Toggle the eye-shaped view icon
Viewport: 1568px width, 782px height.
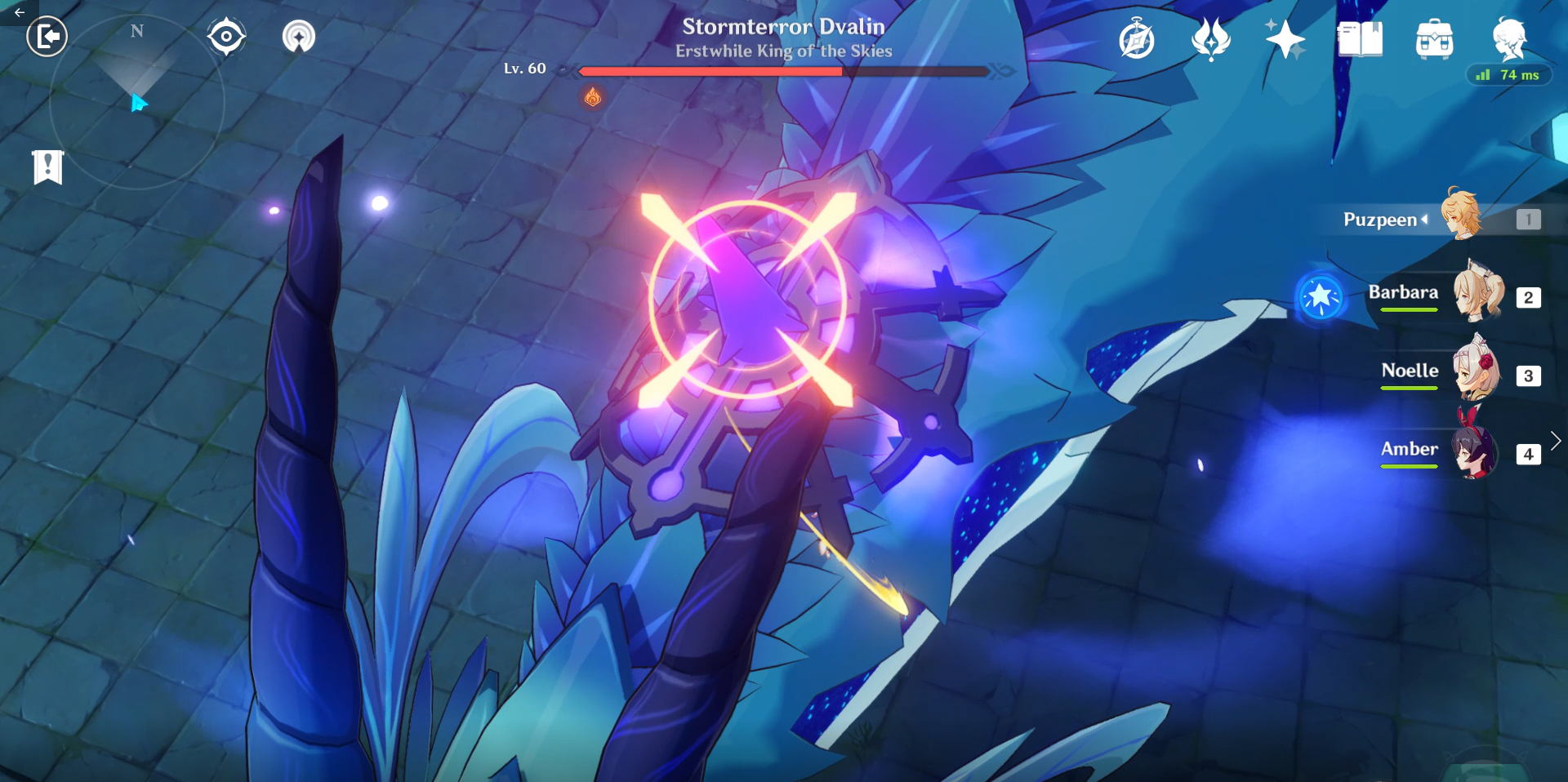(226, 37)
